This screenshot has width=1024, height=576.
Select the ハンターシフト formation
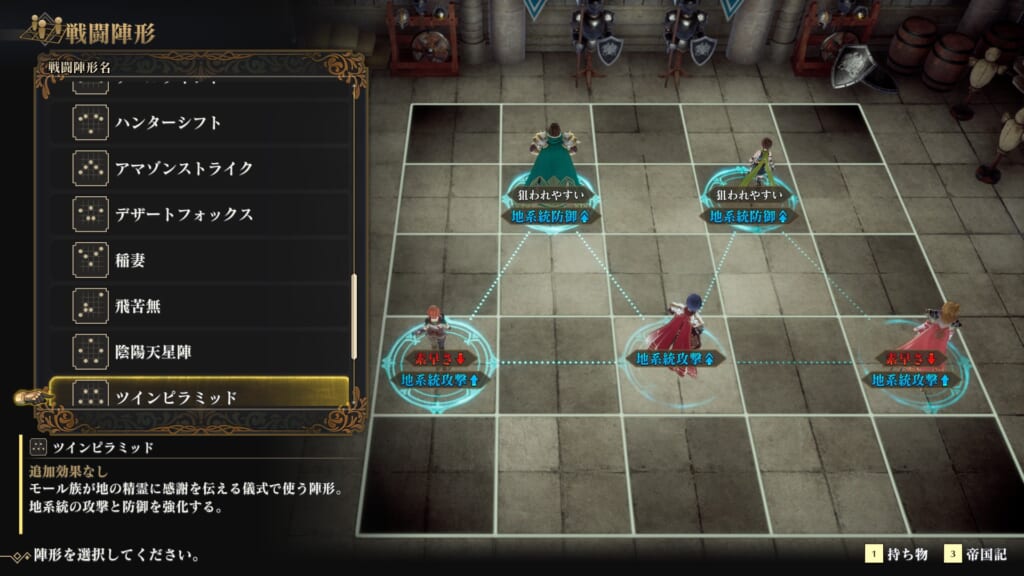click(x=200, y=122)
